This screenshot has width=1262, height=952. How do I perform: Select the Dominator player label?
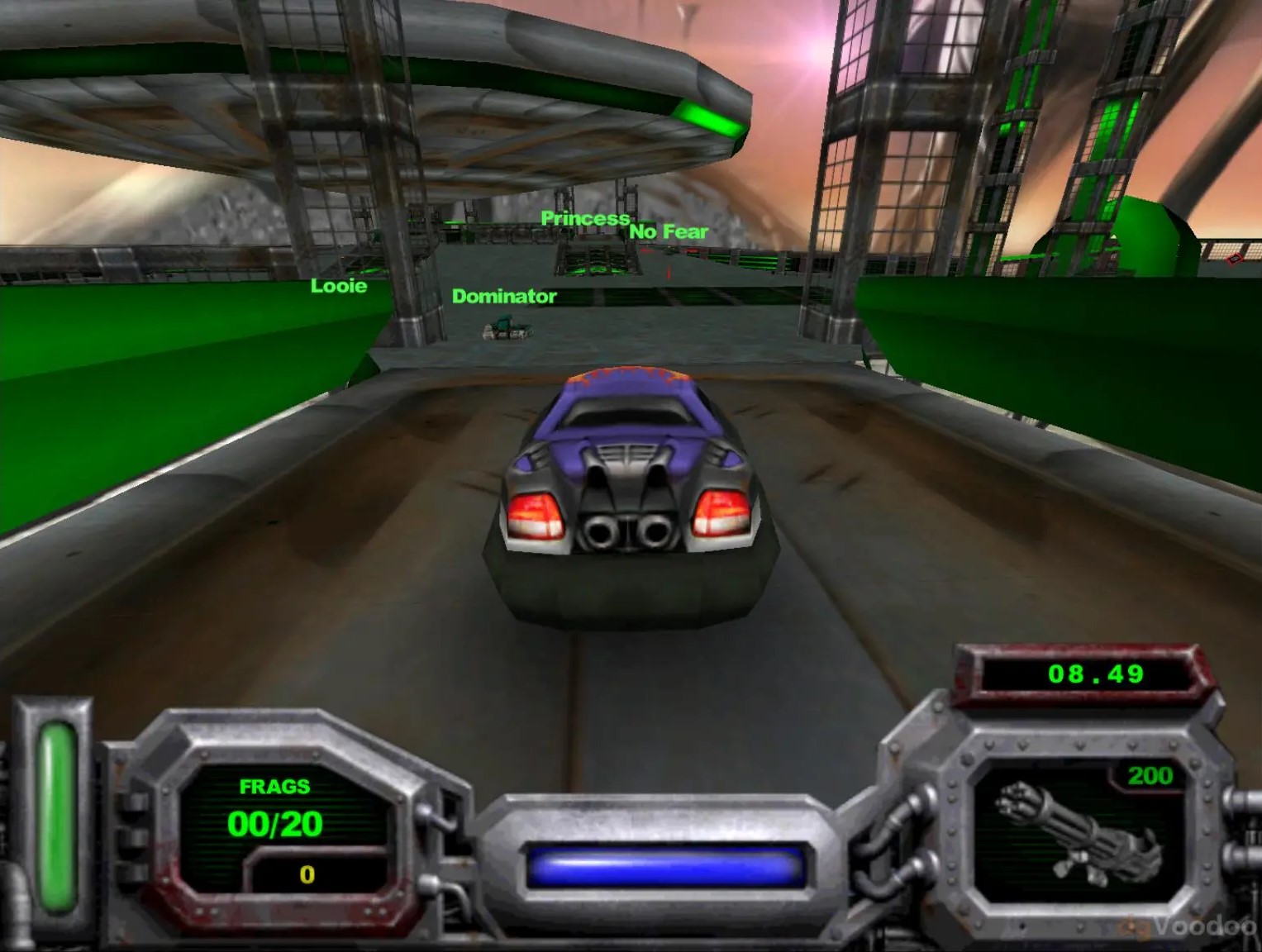tap(505, 296)
